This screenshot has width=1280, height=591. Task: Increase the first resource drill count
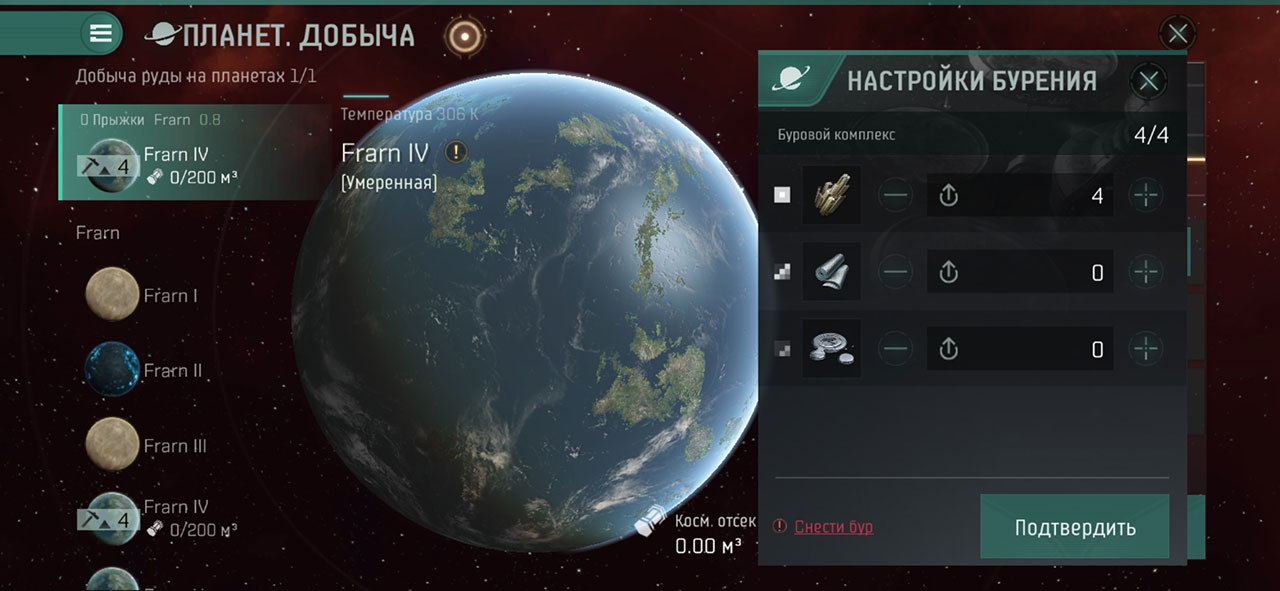1146,195
